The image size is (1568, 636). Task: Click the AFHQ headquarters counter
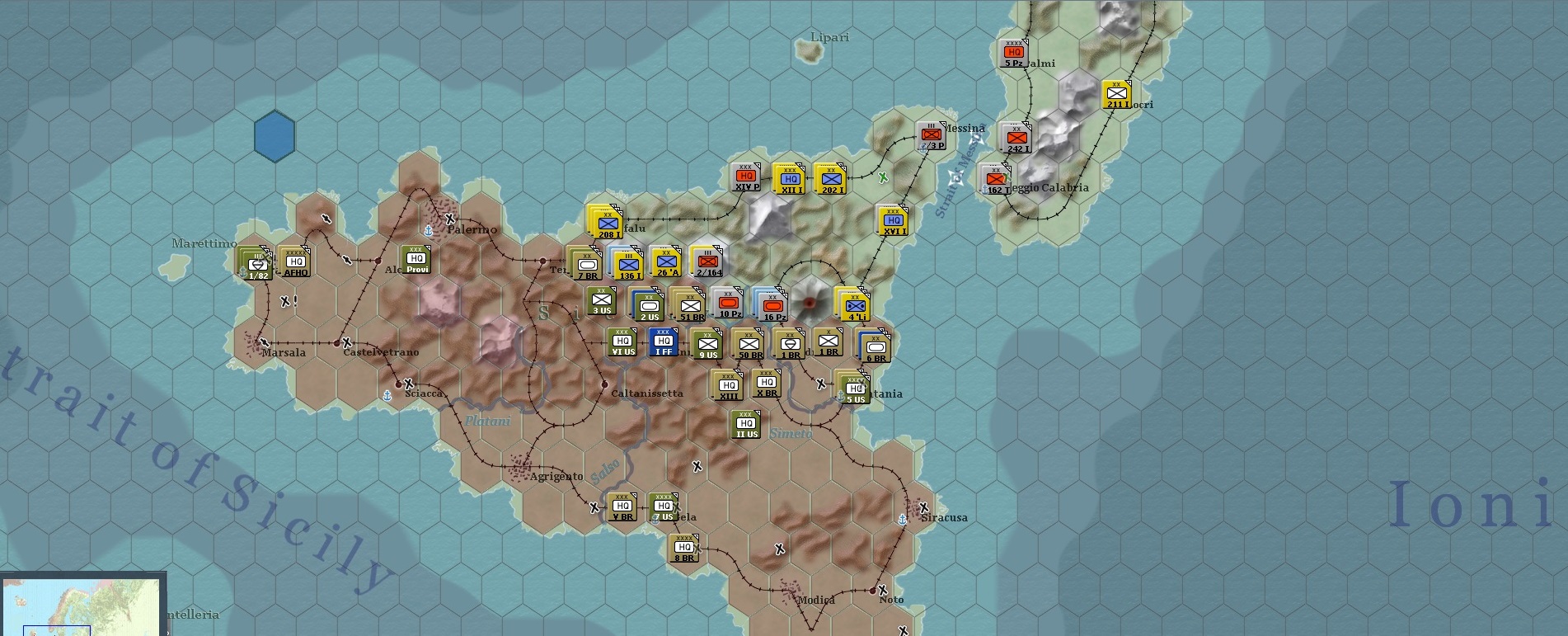[296, 262]
